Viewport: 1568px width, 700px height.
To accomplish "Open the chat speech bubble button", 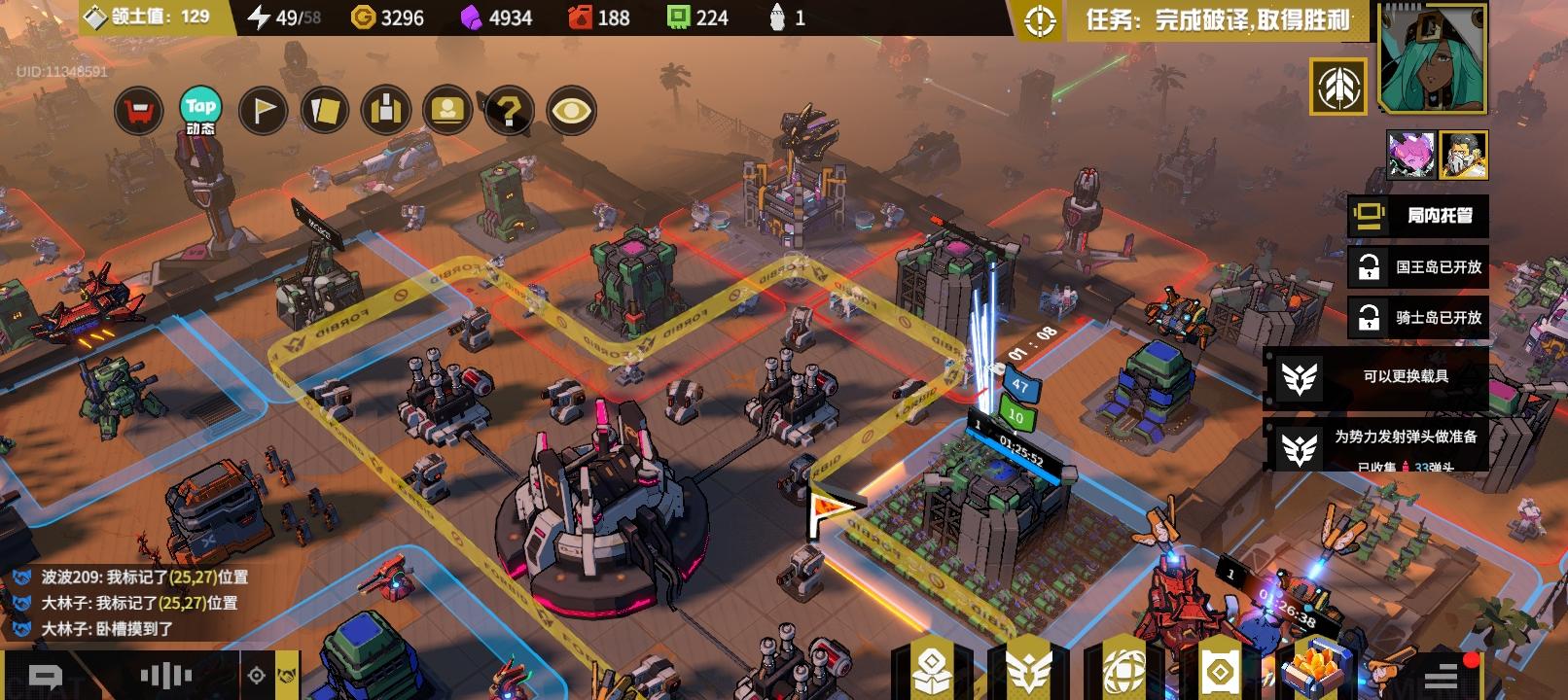I will [x=46, y=677].
